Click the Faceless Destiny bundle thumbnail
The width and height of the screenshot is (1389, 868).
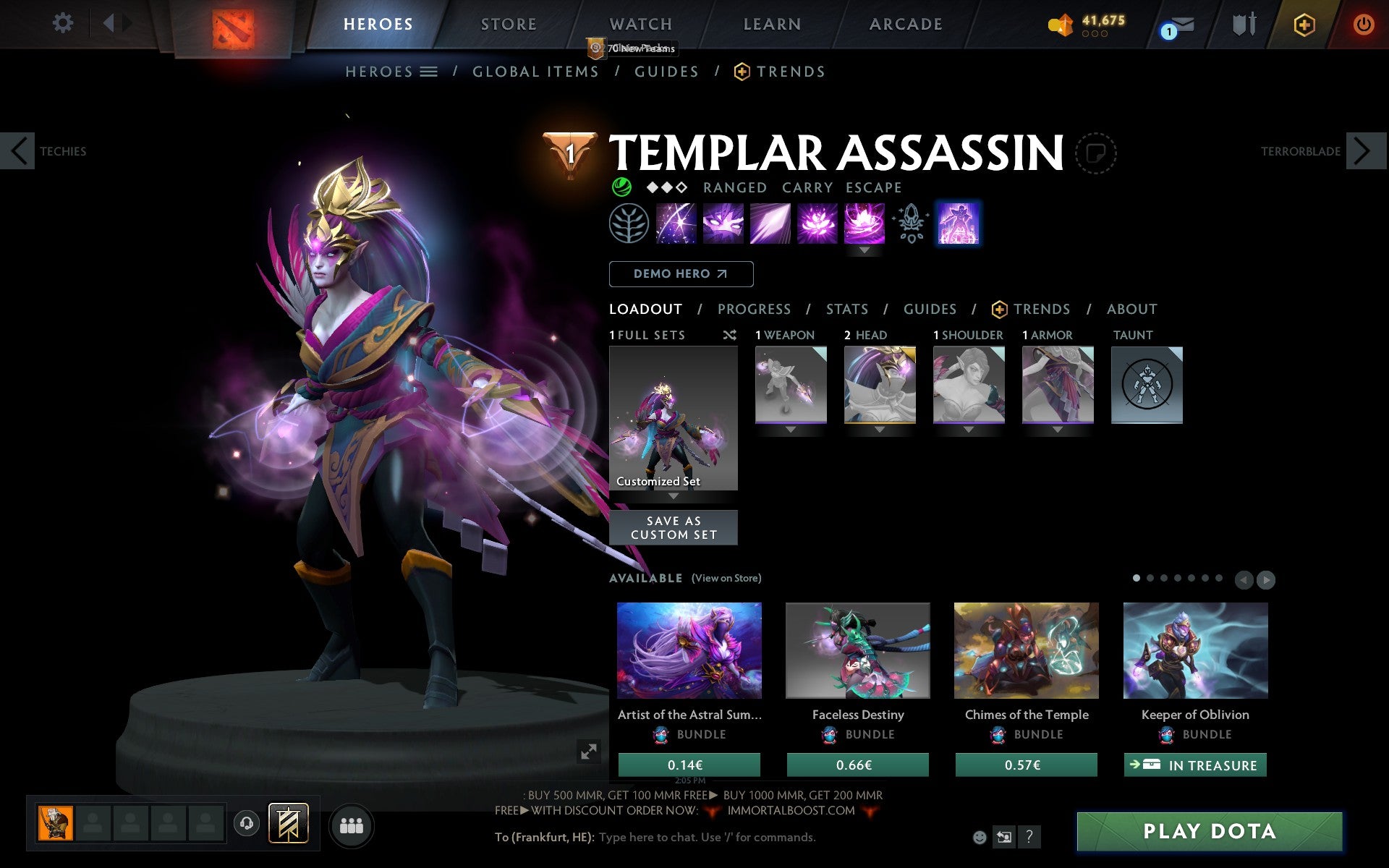point(858,650)
